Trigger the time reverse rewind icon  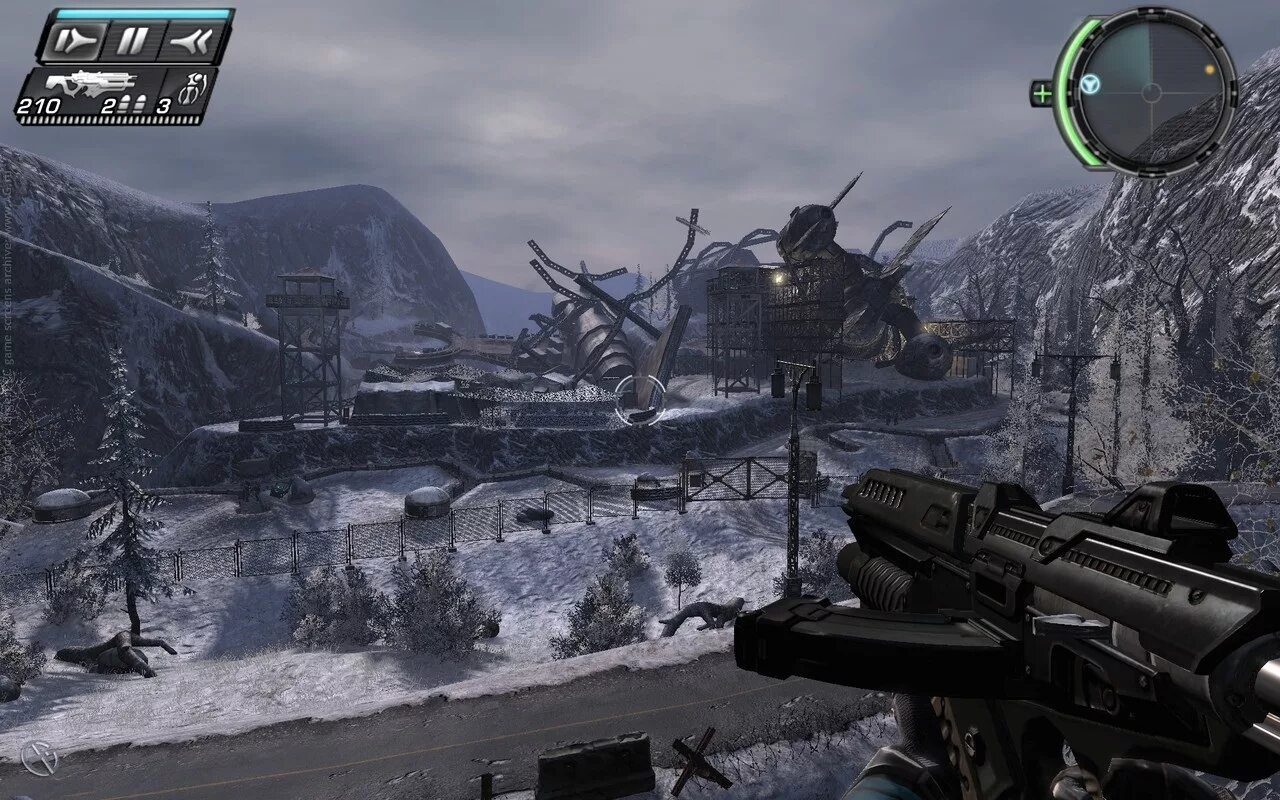click(x=188, y=42)
